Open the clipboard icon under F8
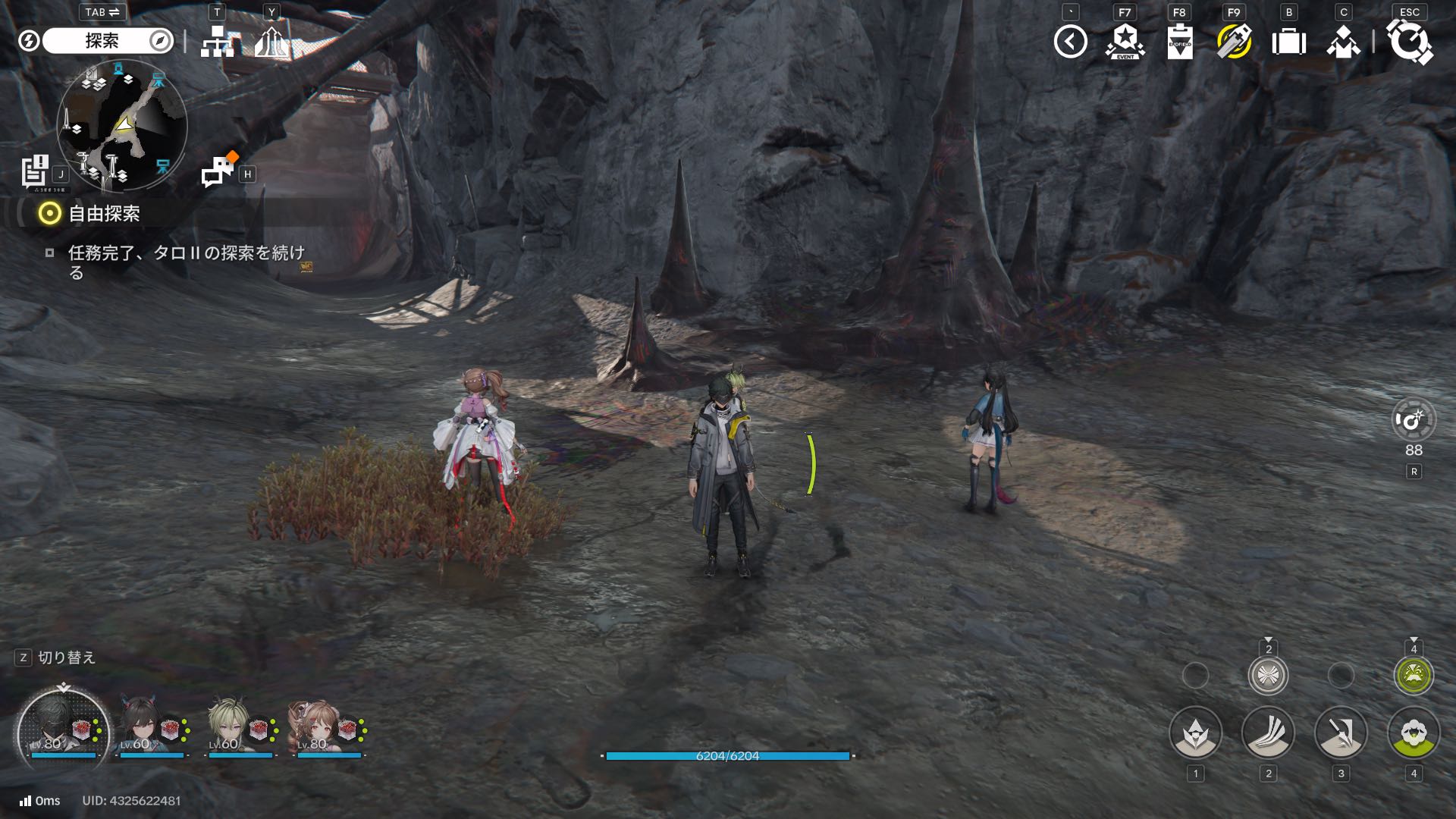This screenshot has width=1456, height=819. (x=1179, y=42)
